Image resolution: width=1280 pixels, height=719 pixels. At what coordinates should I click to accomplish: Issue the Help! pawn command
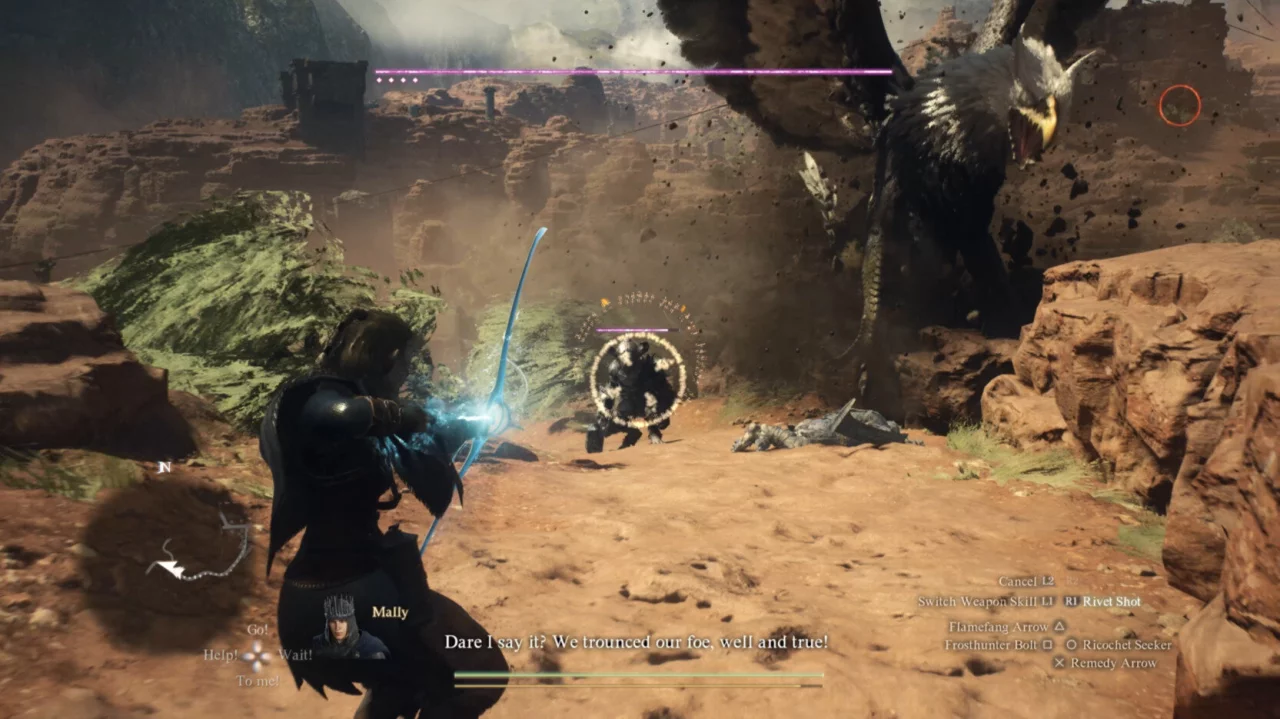pyautogui.click(x=222, y=656)
